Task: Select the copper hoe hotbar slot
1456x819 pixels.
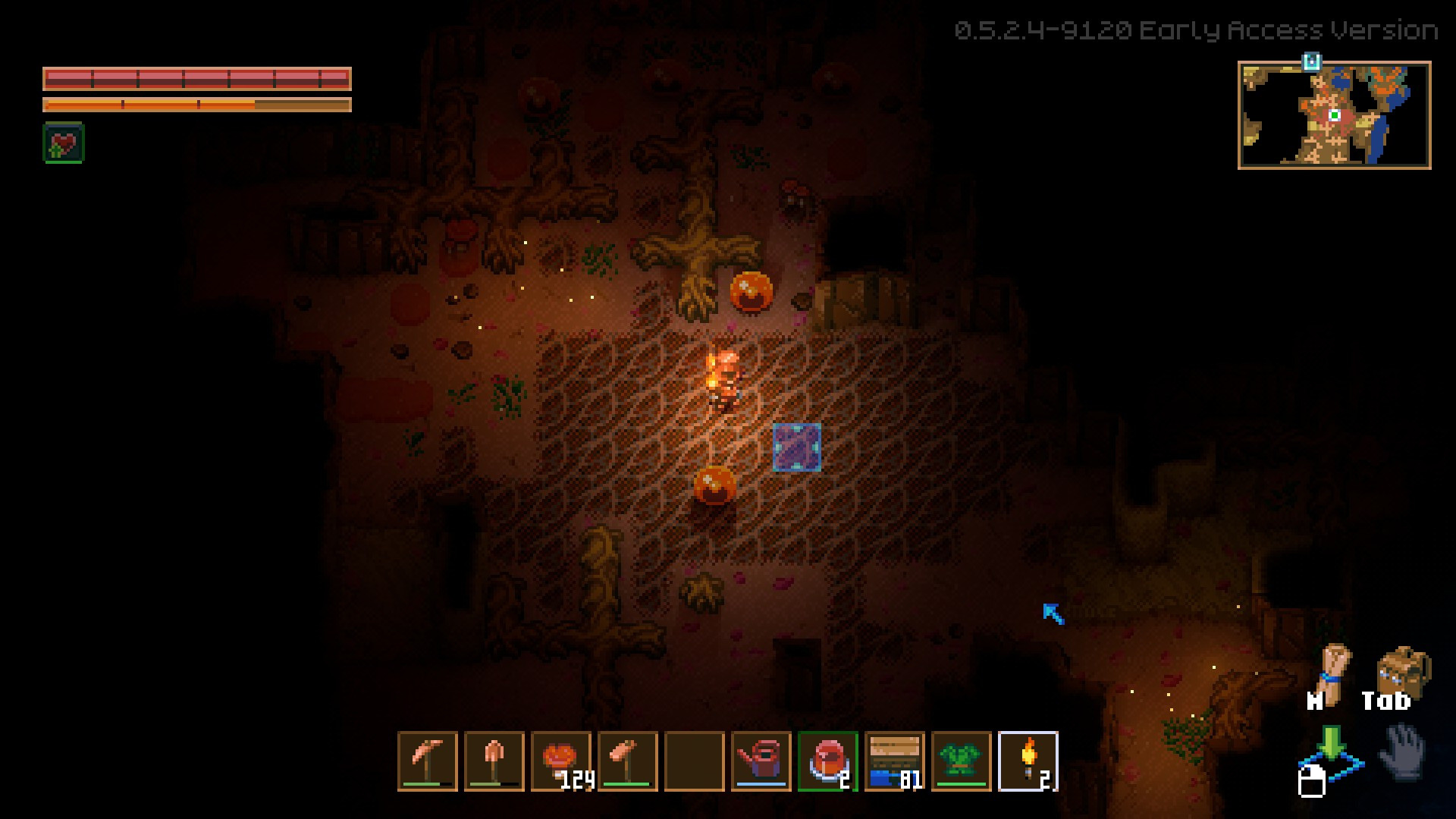Action: click(628, 761)
